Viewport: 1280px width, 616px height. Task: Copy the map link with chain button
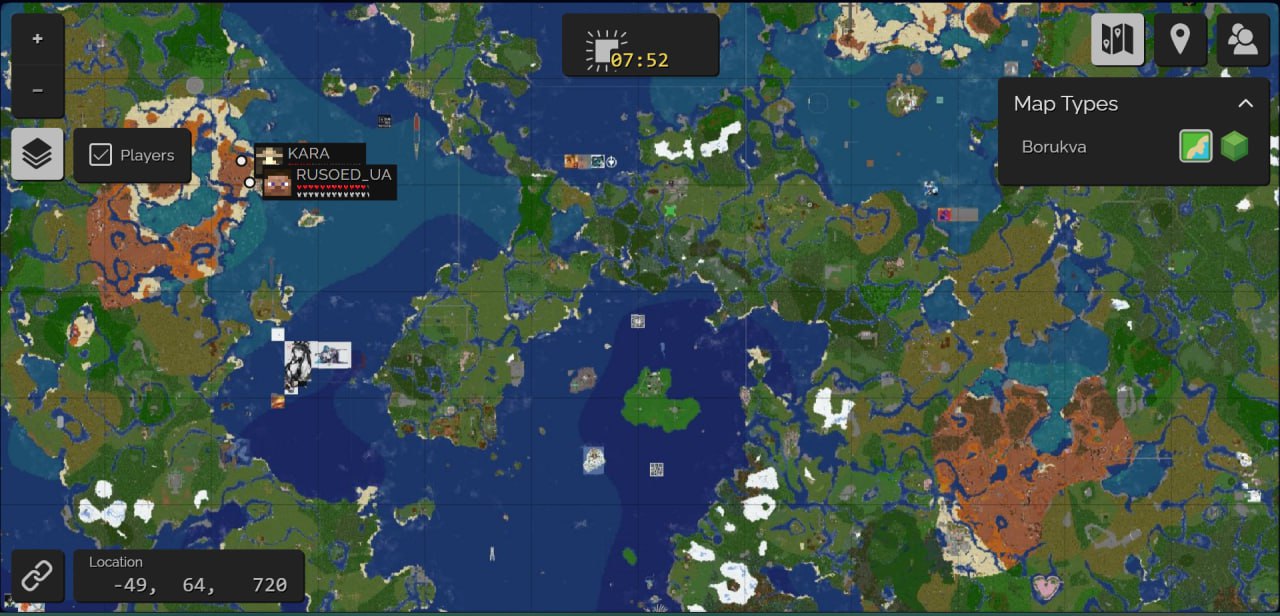(38, 576)
